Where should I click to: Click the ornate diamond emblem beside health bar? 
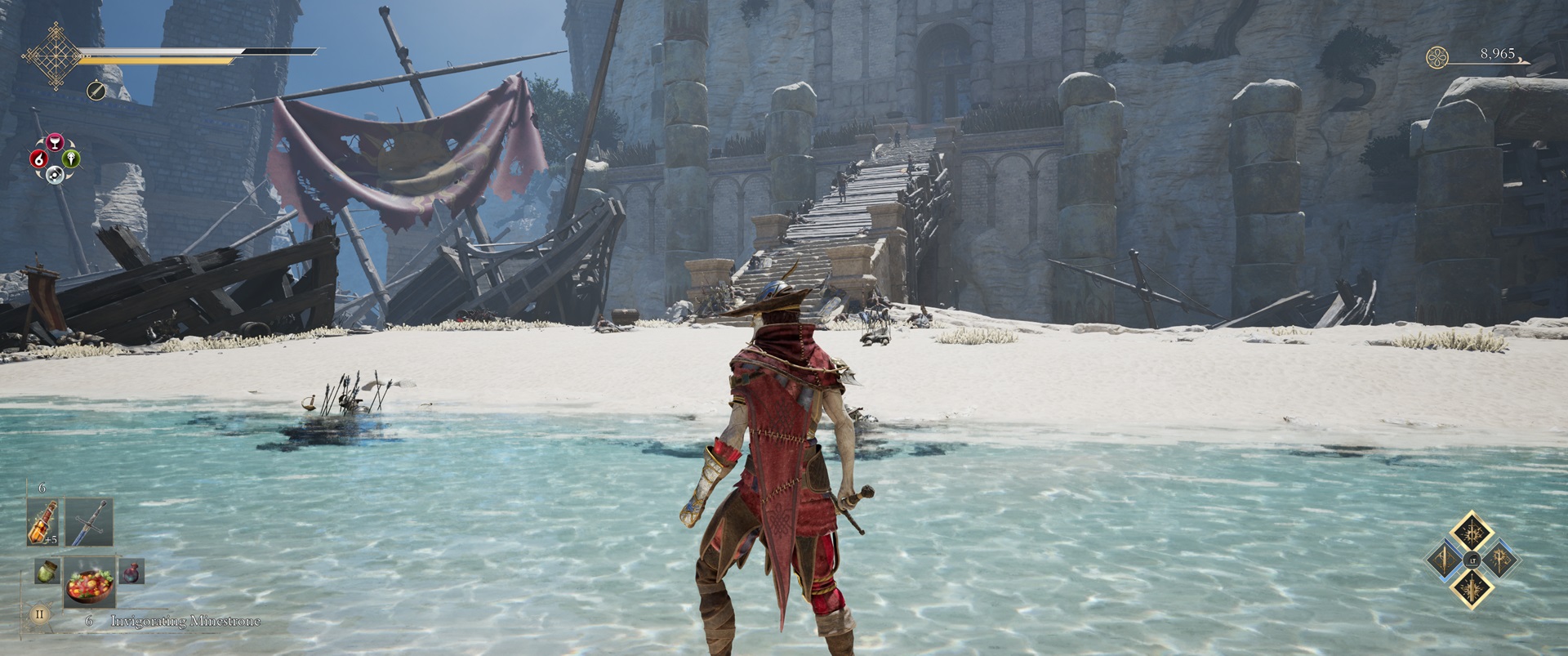[x=51, y=56]
